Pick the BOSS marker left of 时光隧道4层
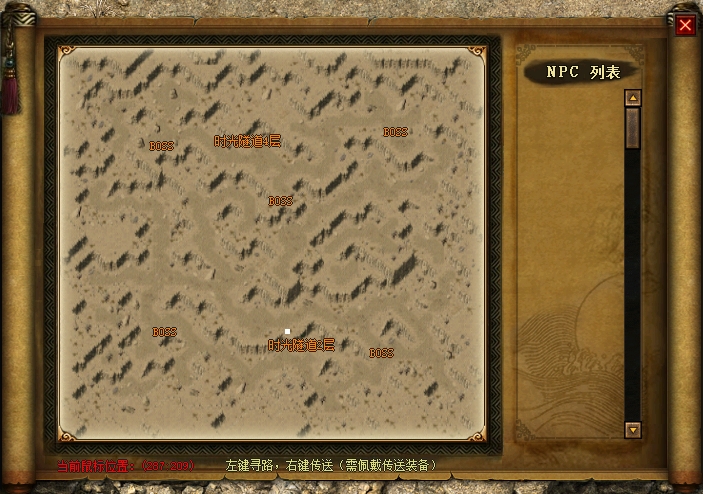Screen dimensions: 703x494 (161, 146)
